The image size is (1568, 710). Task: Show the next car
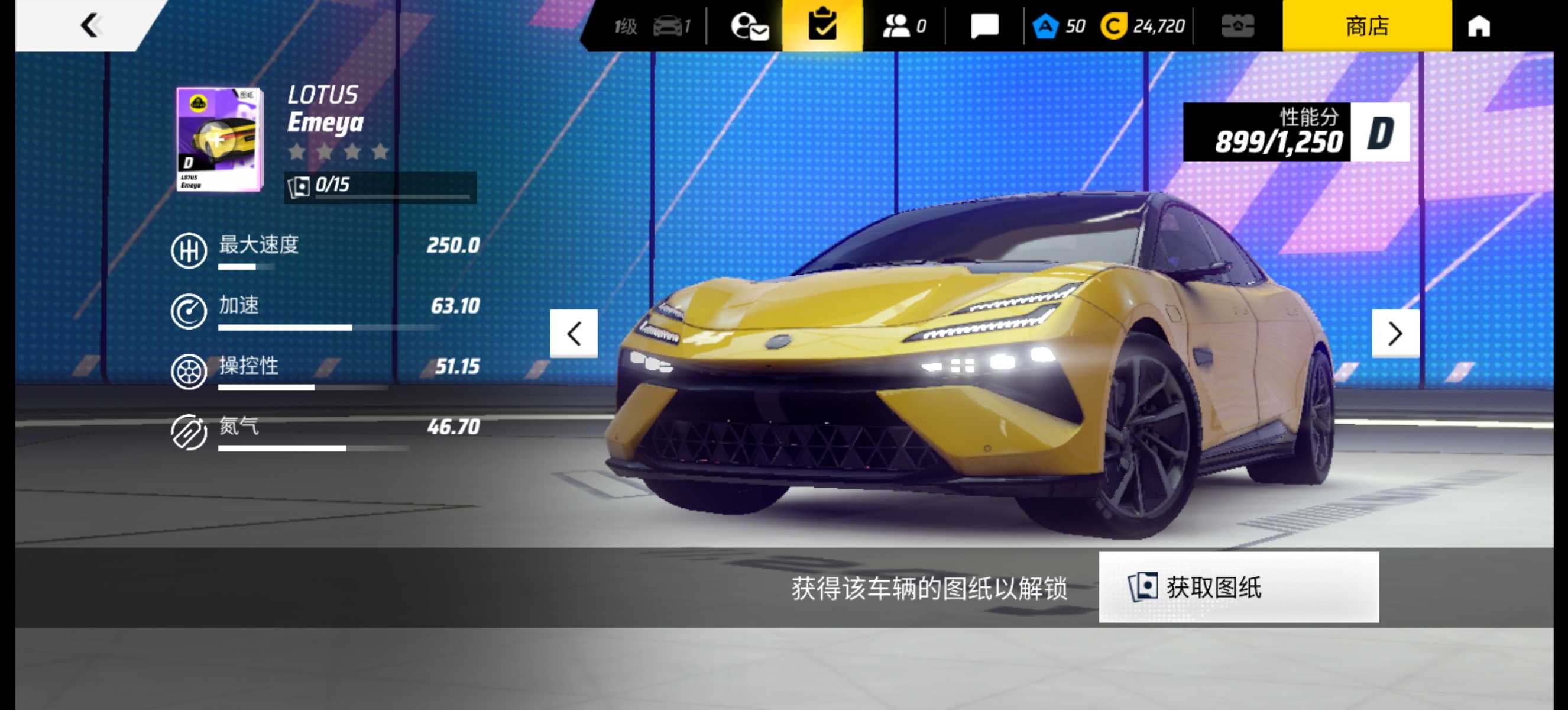pyautogui.click(x=1395, y=333)
